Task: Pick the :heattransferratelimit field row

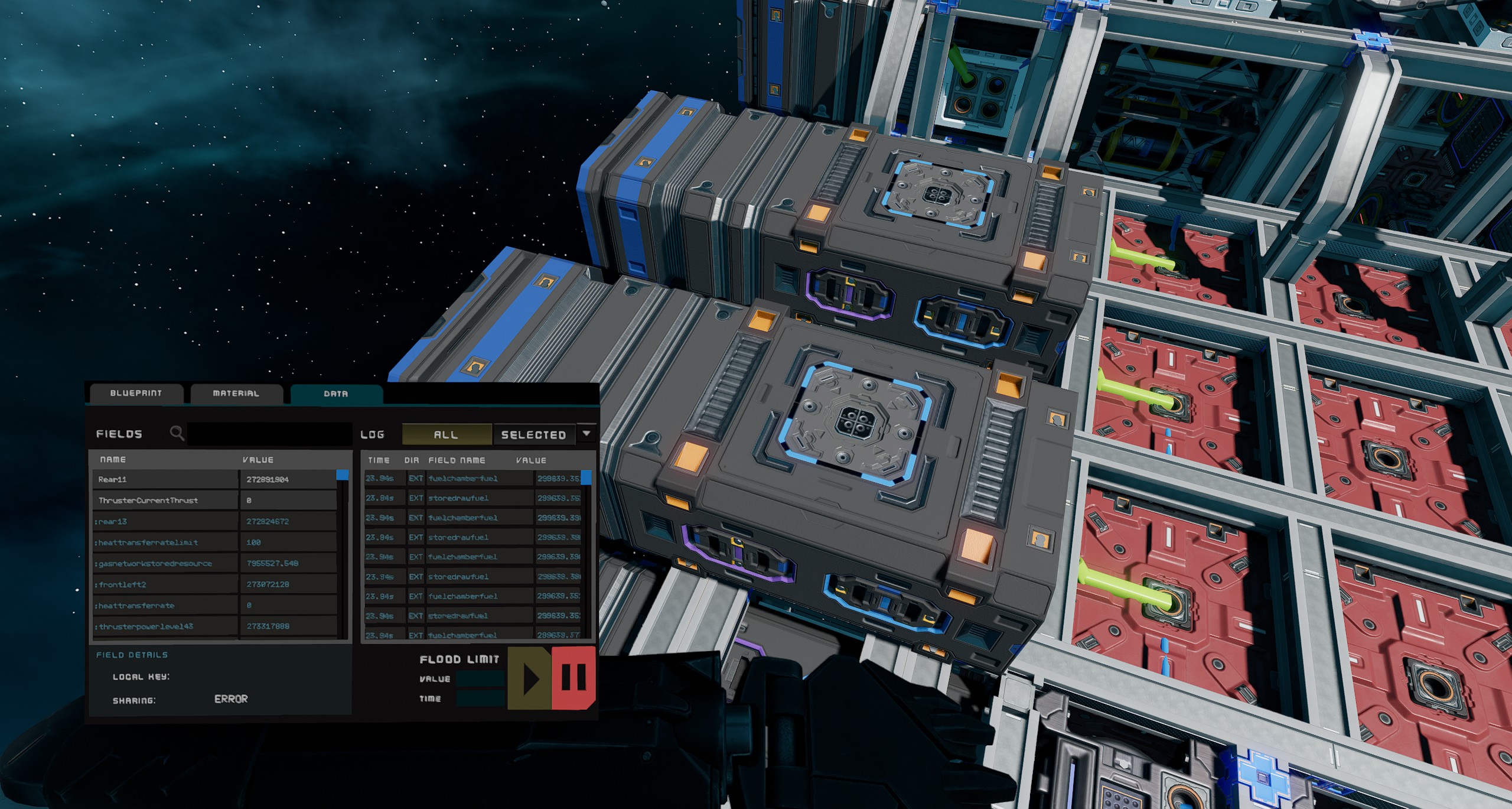Action: point(165,542)
